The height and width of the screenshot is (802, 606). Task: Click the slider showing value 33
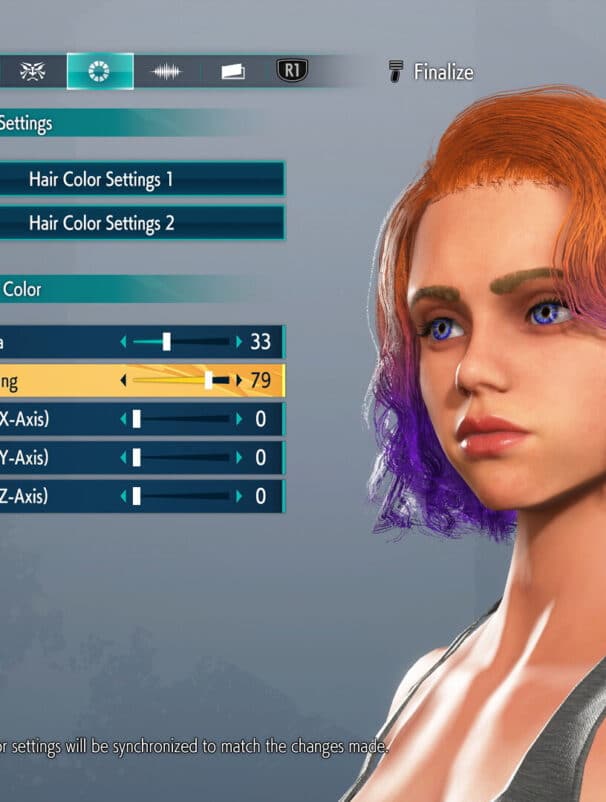[x=181, y=342]
